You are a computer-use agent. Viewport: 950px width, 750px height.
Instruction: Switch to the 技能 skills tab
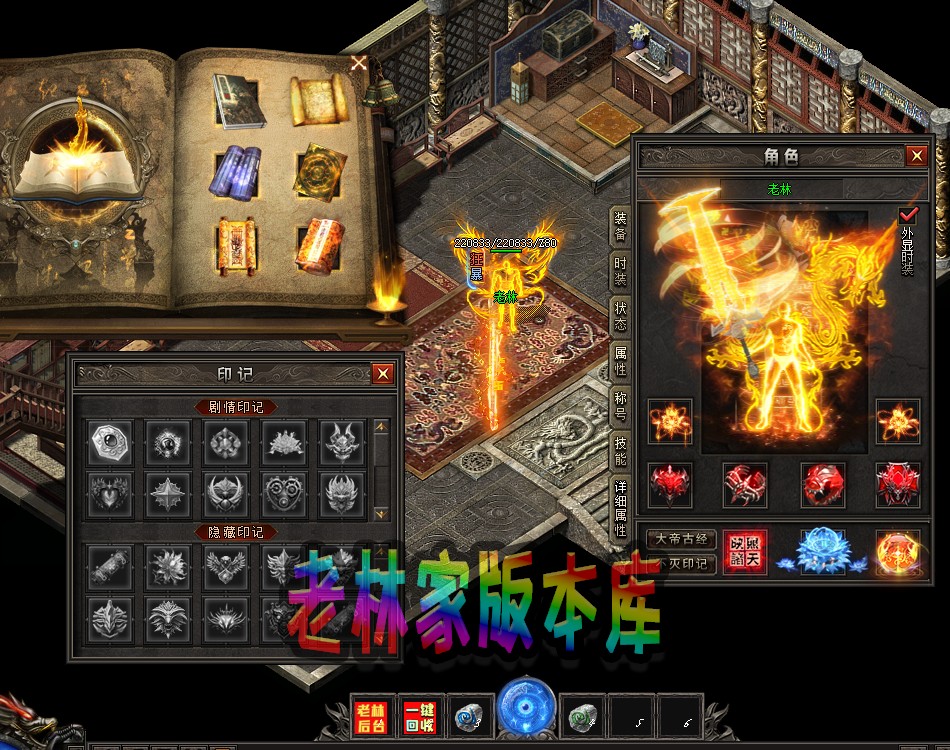coord(621,452)
